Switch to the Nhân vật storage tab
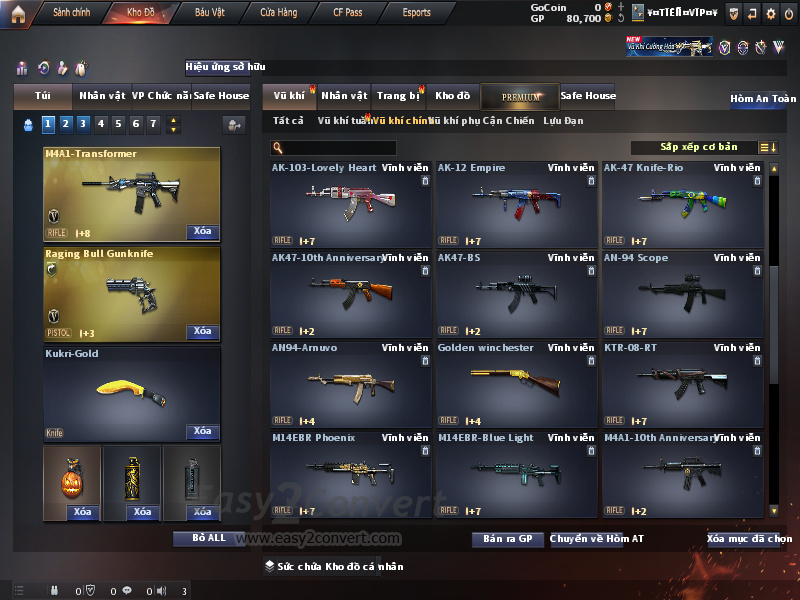The height and width of the screenshot is (600, 800). (x=344, y=96)
